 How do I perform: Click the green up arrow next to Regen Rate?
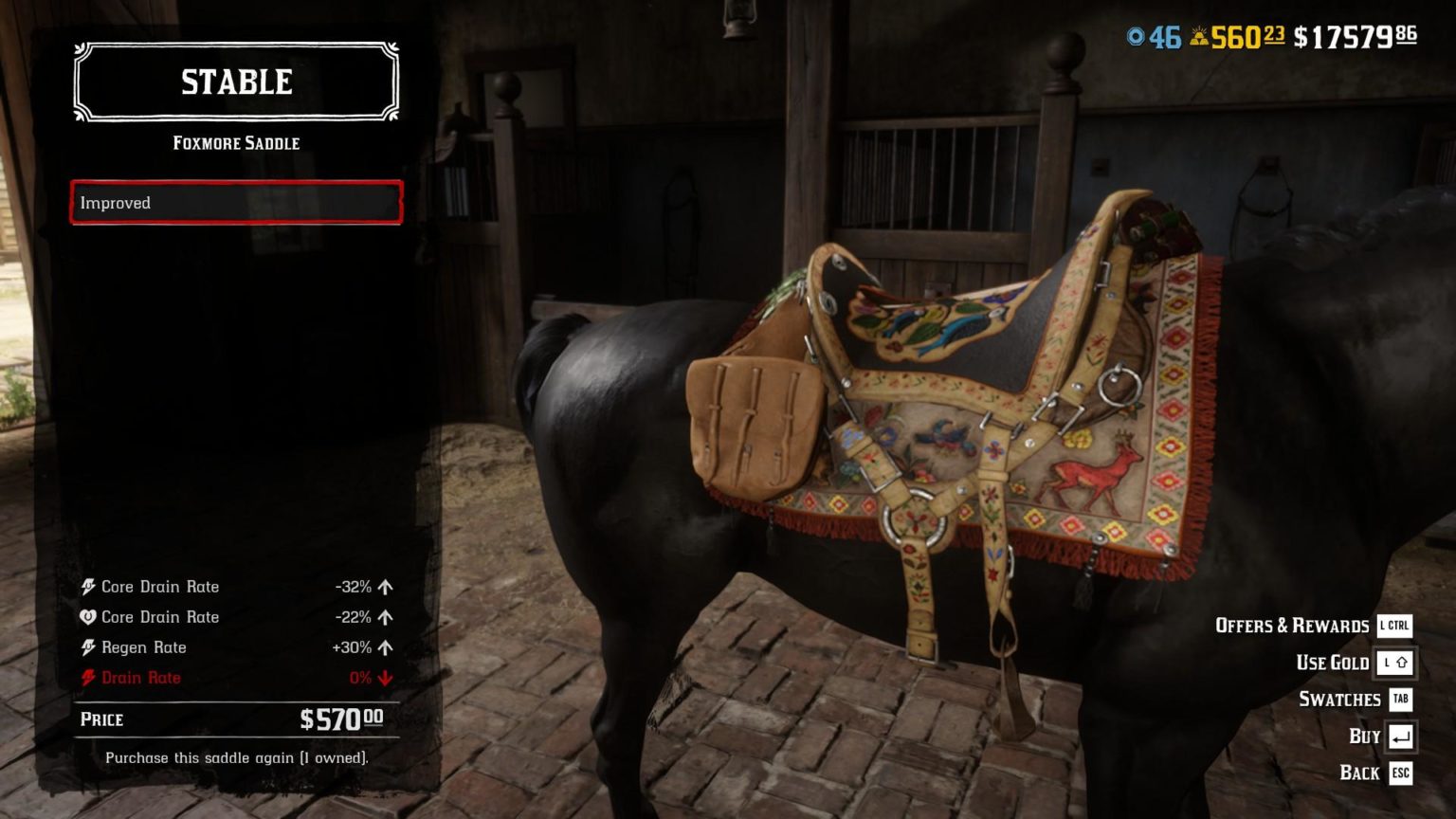(x=383, y=647)
